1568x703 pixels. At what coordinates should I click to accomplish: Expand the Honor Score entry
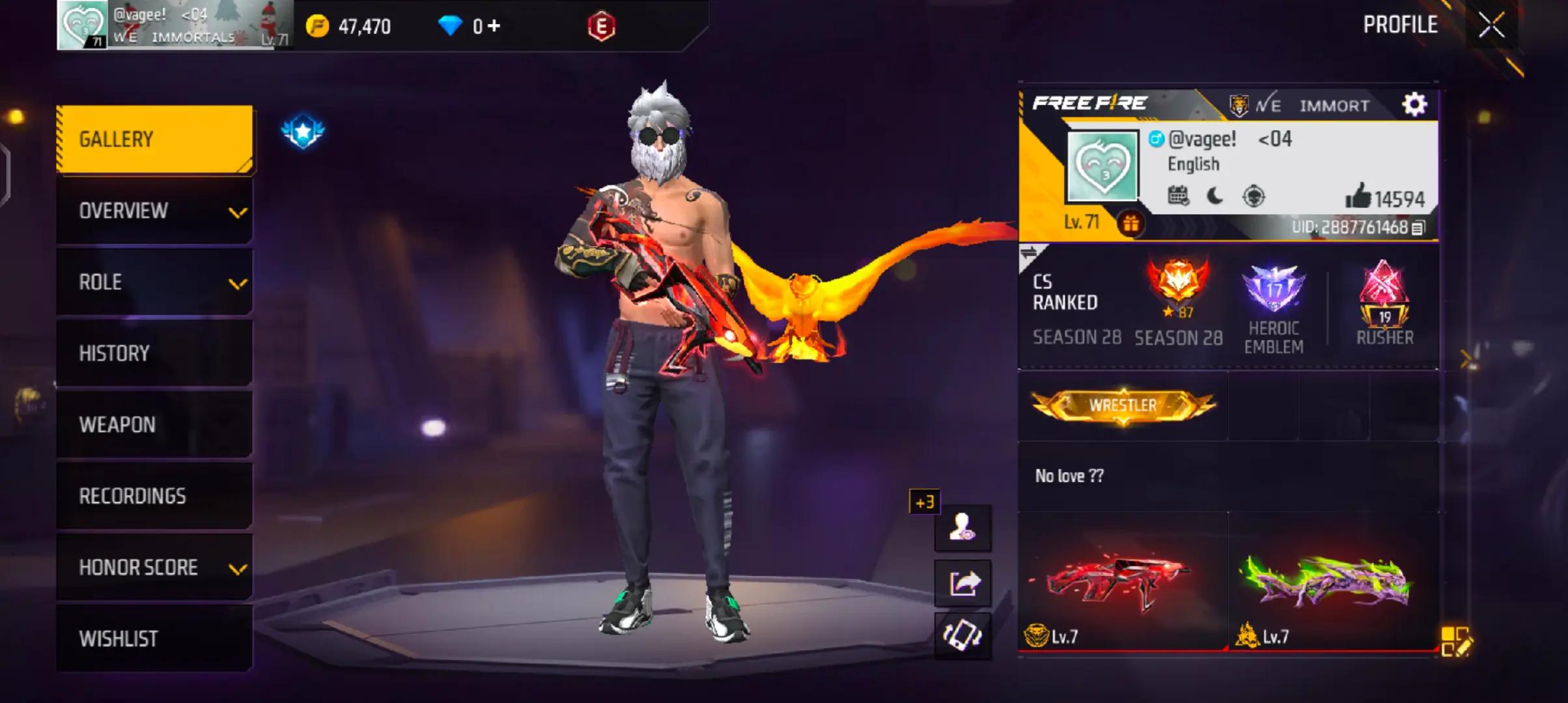pos(154,568)
